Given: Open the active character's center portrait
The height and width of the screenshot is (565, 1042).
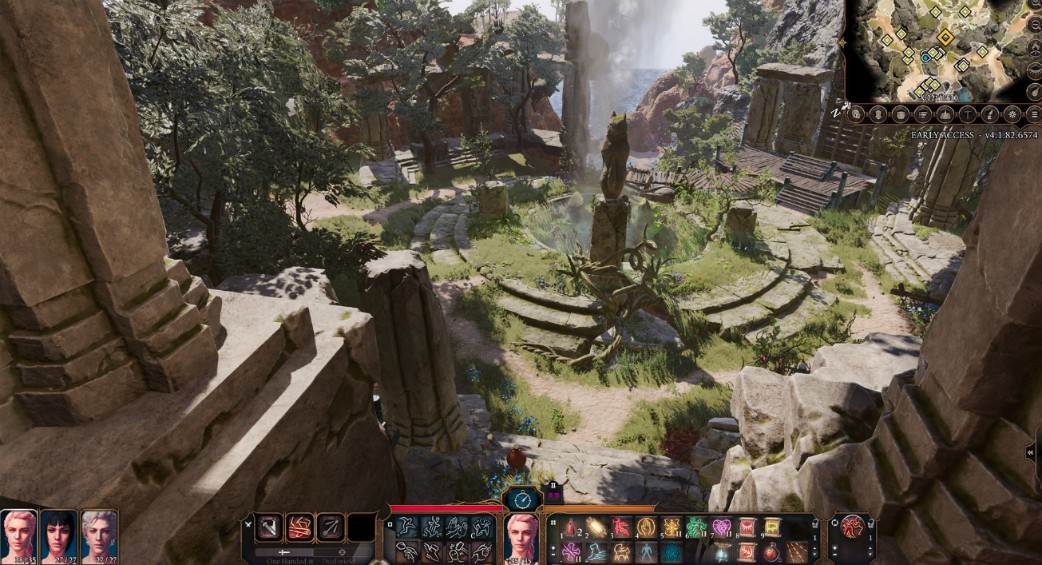Looking at the screenshot, I should (x=522, y=536).
